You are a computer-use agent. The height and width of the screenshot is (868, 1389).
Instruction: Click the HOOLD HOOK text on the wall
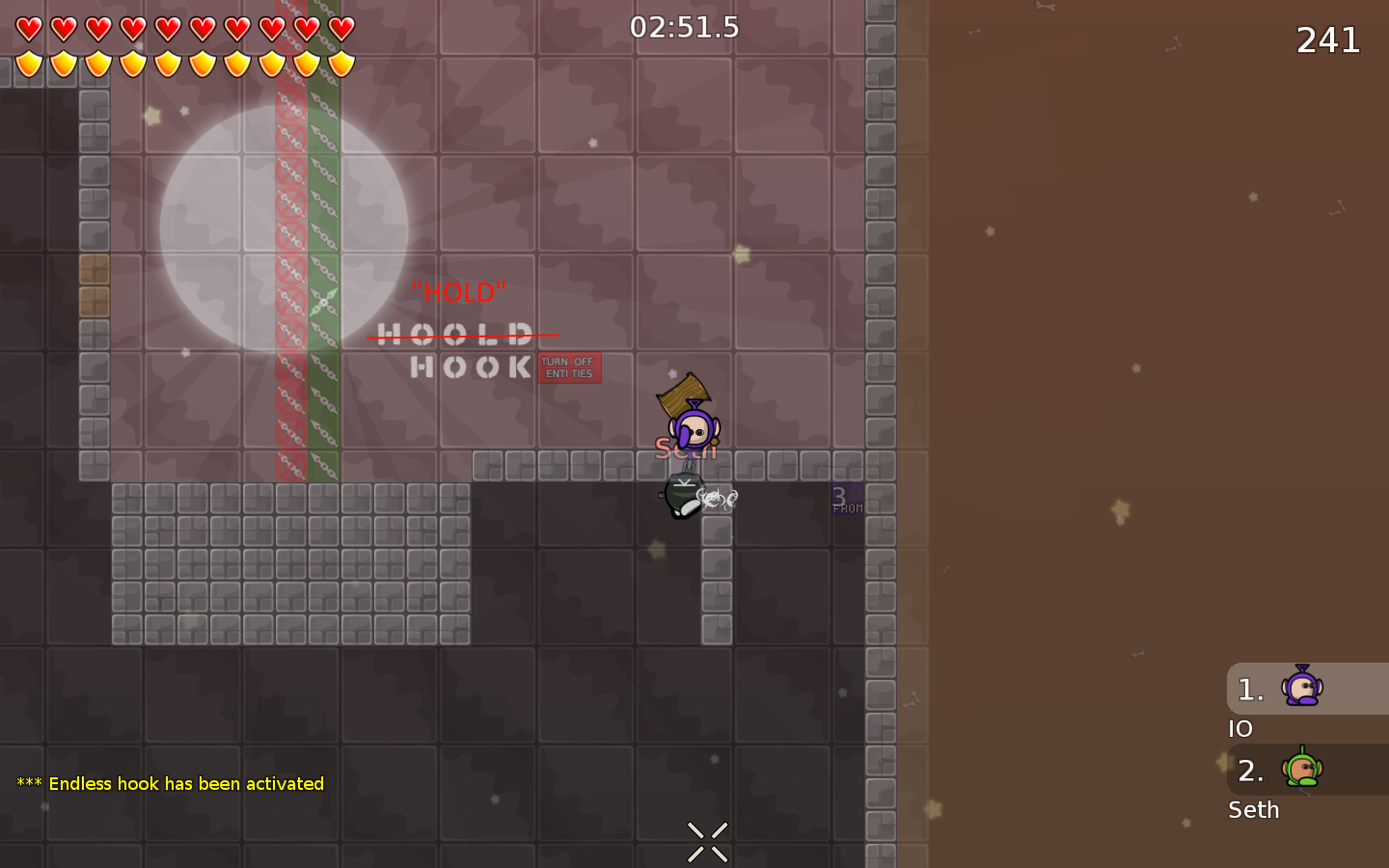453,349
